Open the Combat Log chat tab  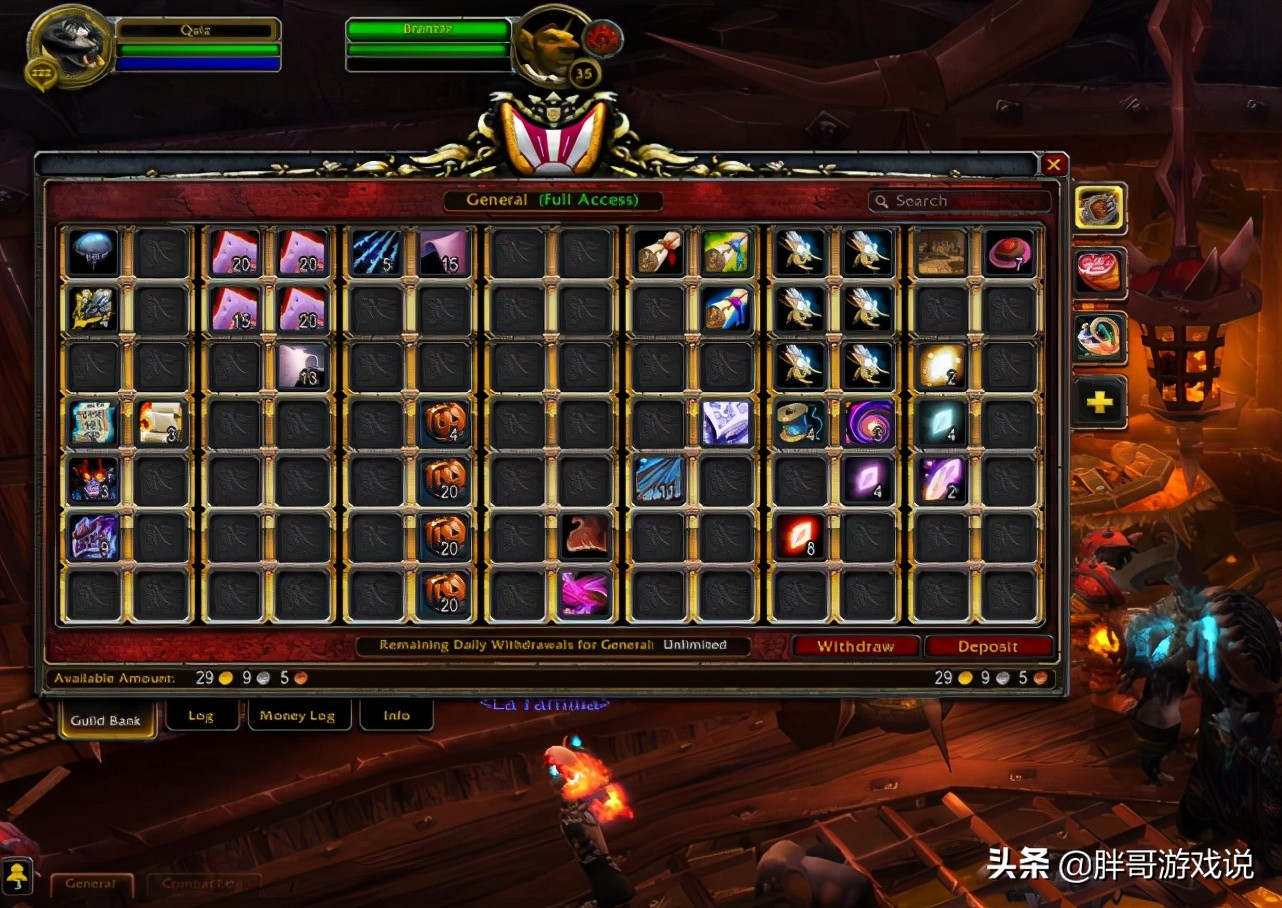point(204,884)
